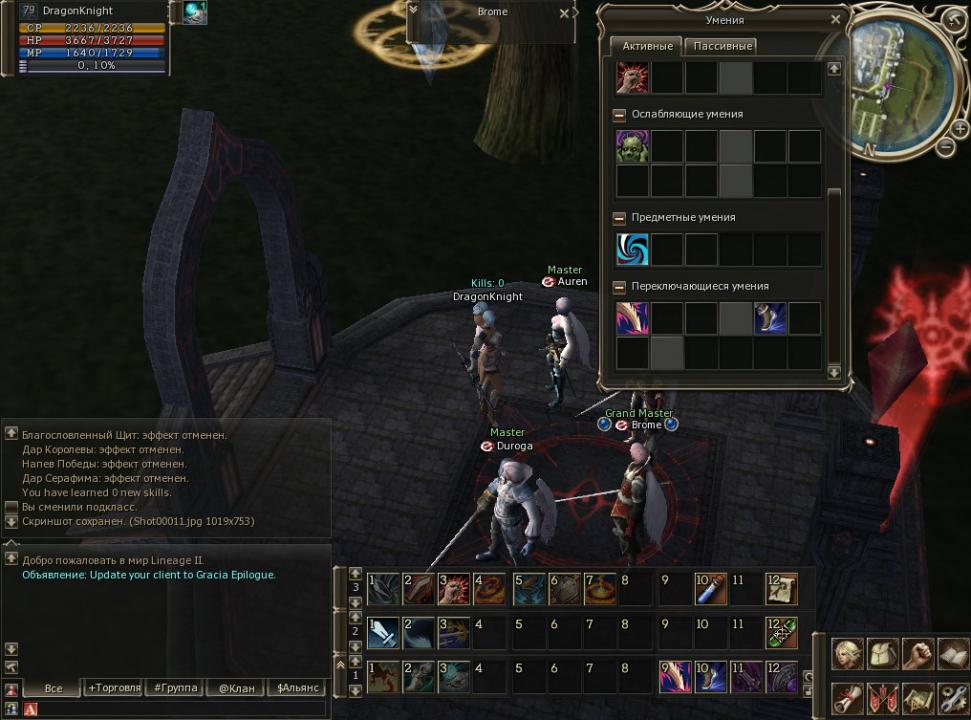Switch chat to the $Альянс tab
971x720 pixels.
click(299, 688)
